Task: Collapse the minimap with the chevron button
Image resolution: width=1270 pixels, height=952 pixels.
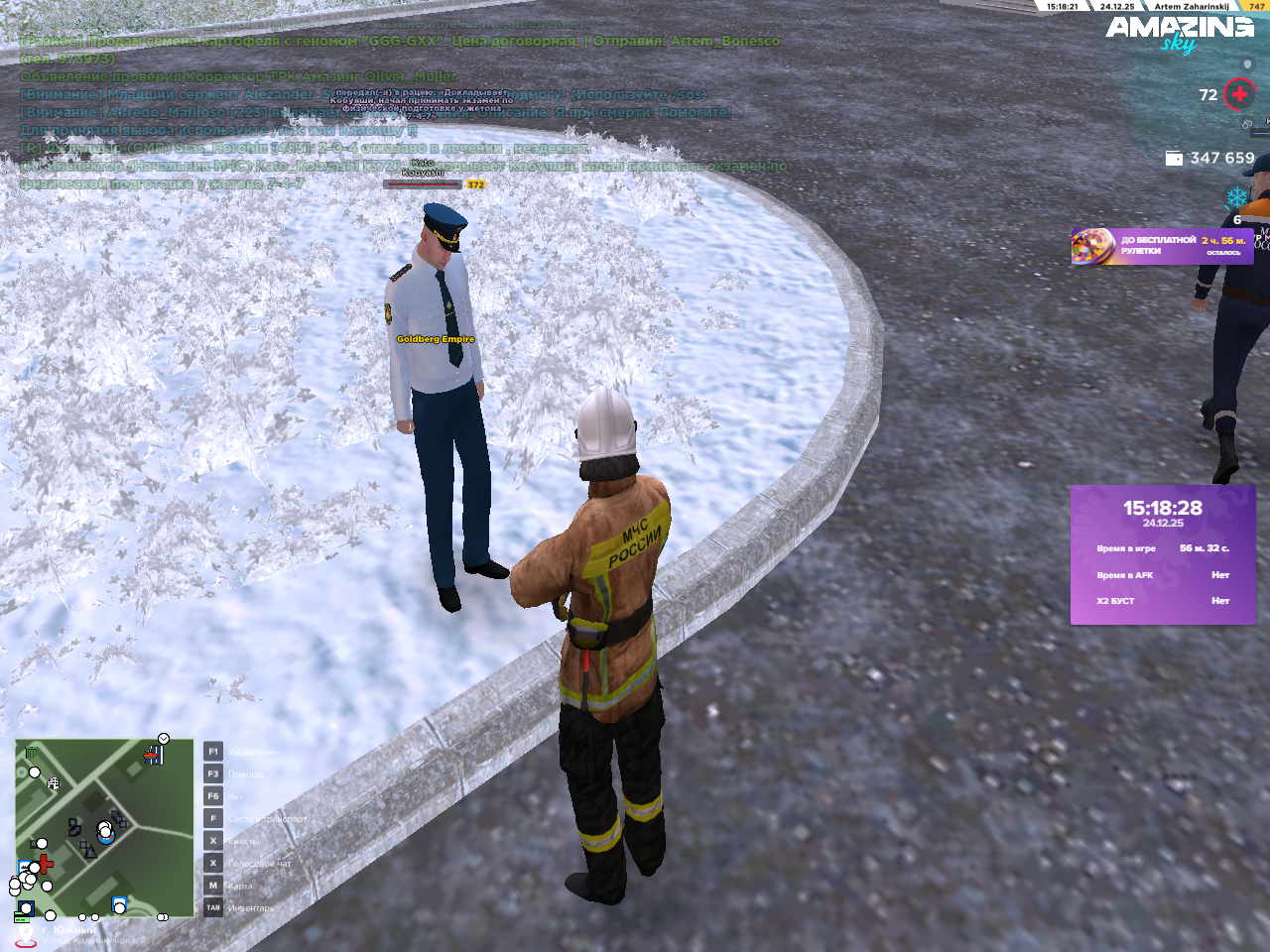Action: point(164,739)
